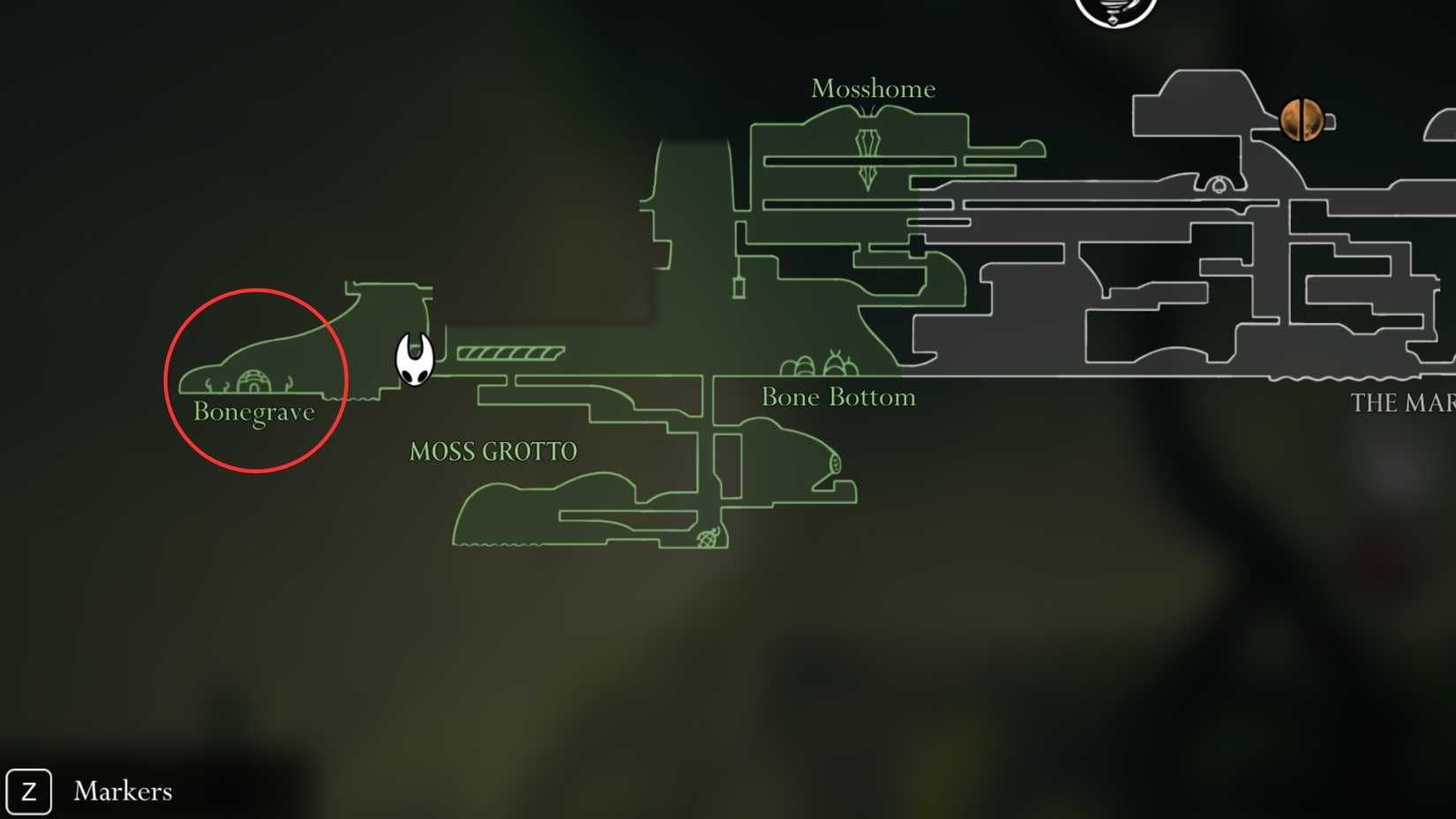Select the Bone Bottom area label
1456x819 pixels.
click(839, 397)
